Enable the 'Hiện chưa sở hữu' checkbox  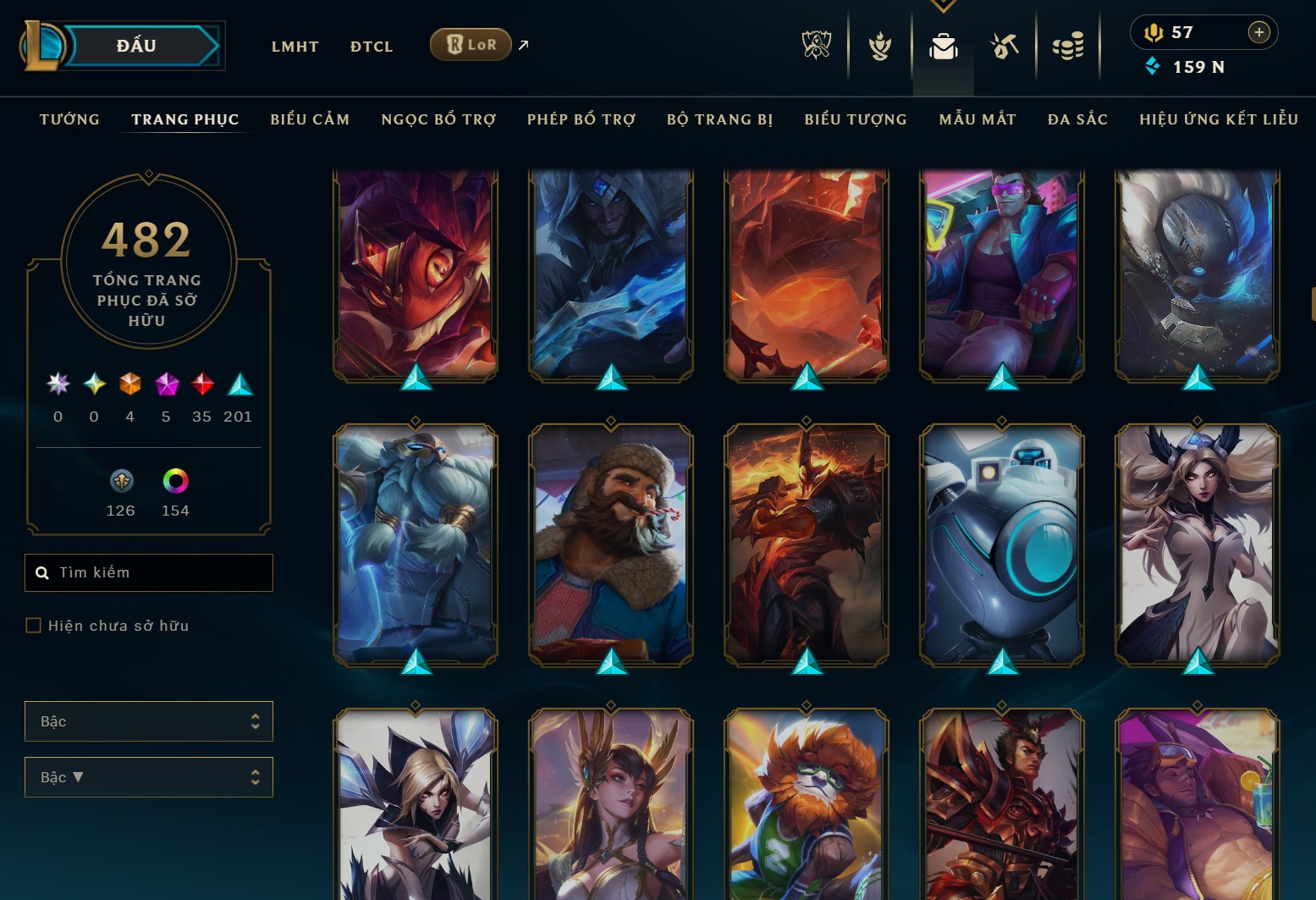point(34,625)
